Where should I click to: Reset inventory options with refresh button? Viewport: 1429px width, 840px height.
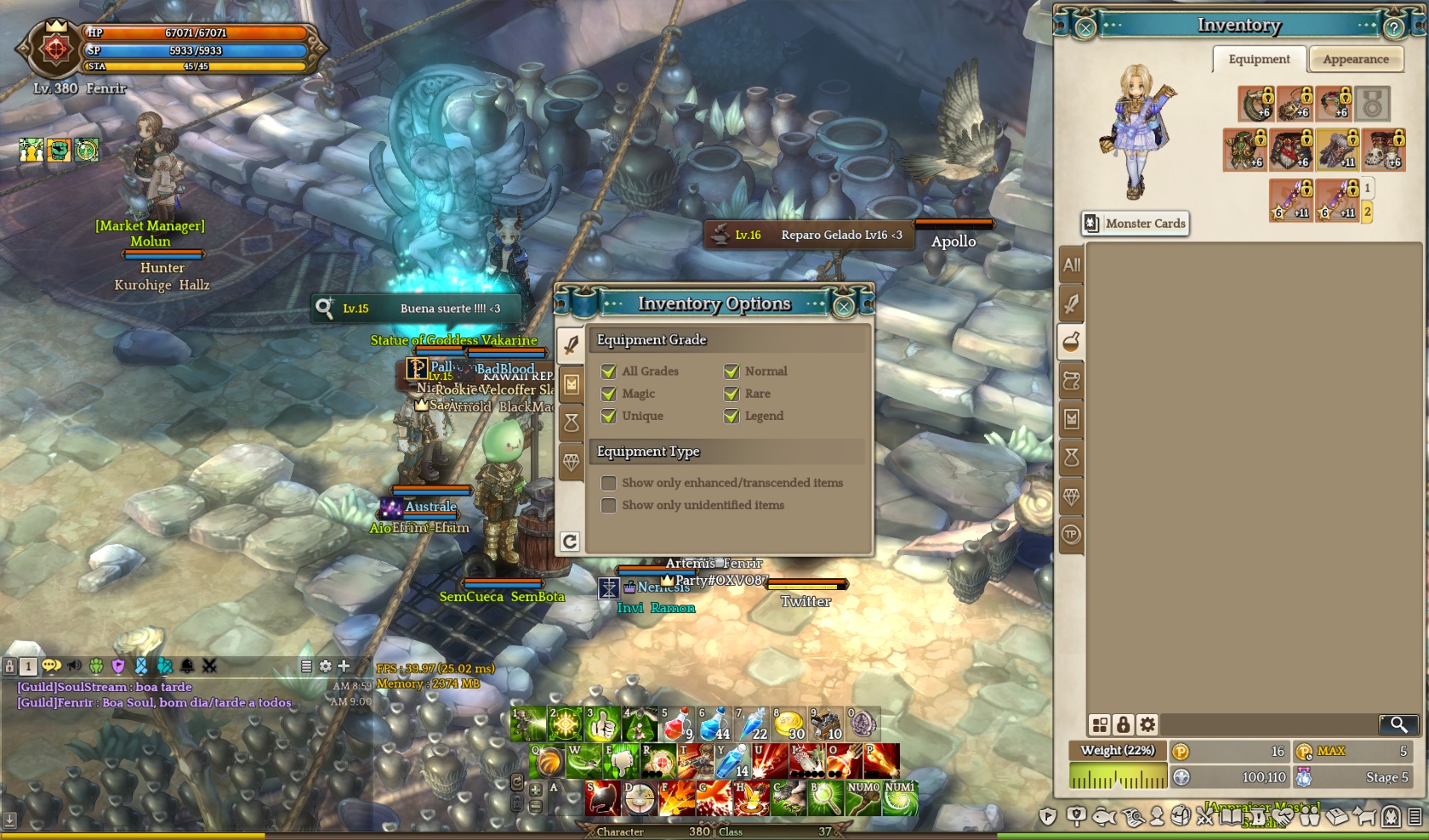(570, 542)
